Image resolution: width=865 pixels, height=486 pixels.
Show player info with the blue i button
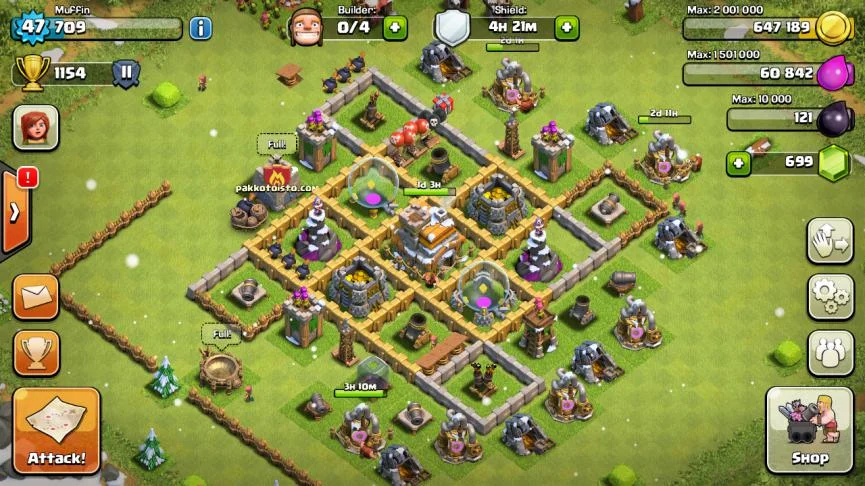click(x=200, y=28)
